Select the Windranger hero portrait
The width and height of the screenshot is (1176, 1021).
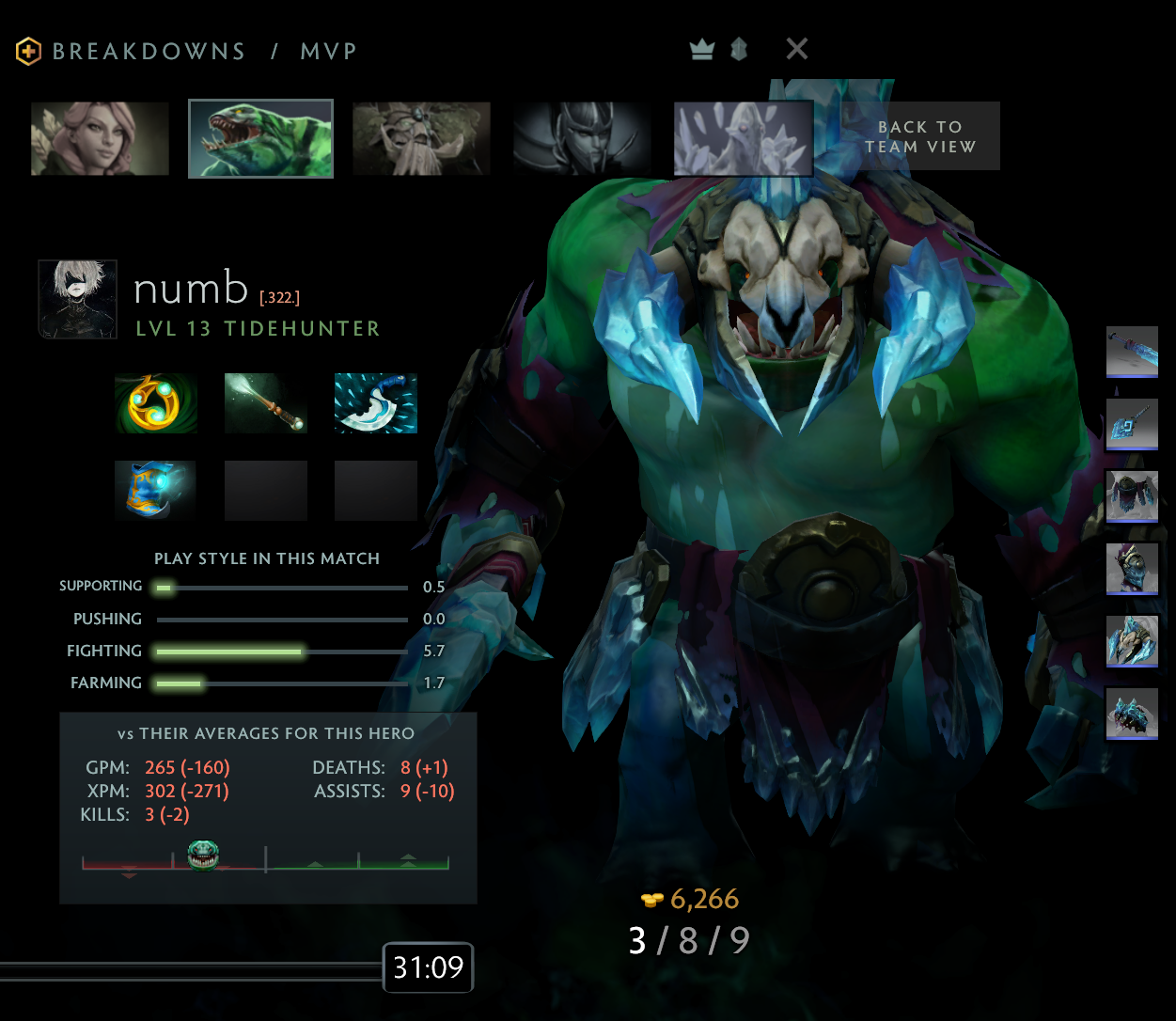click(100, 138)
